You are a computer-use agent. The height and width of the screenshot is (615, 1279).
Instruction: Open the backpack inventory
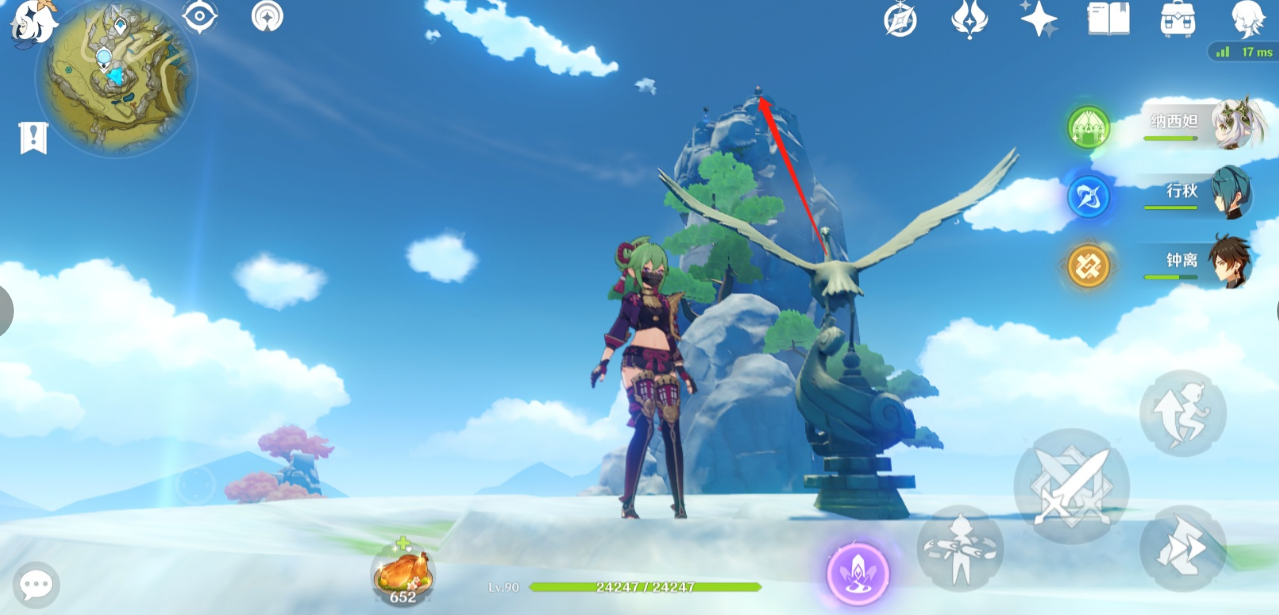(x=1178, y=19)
